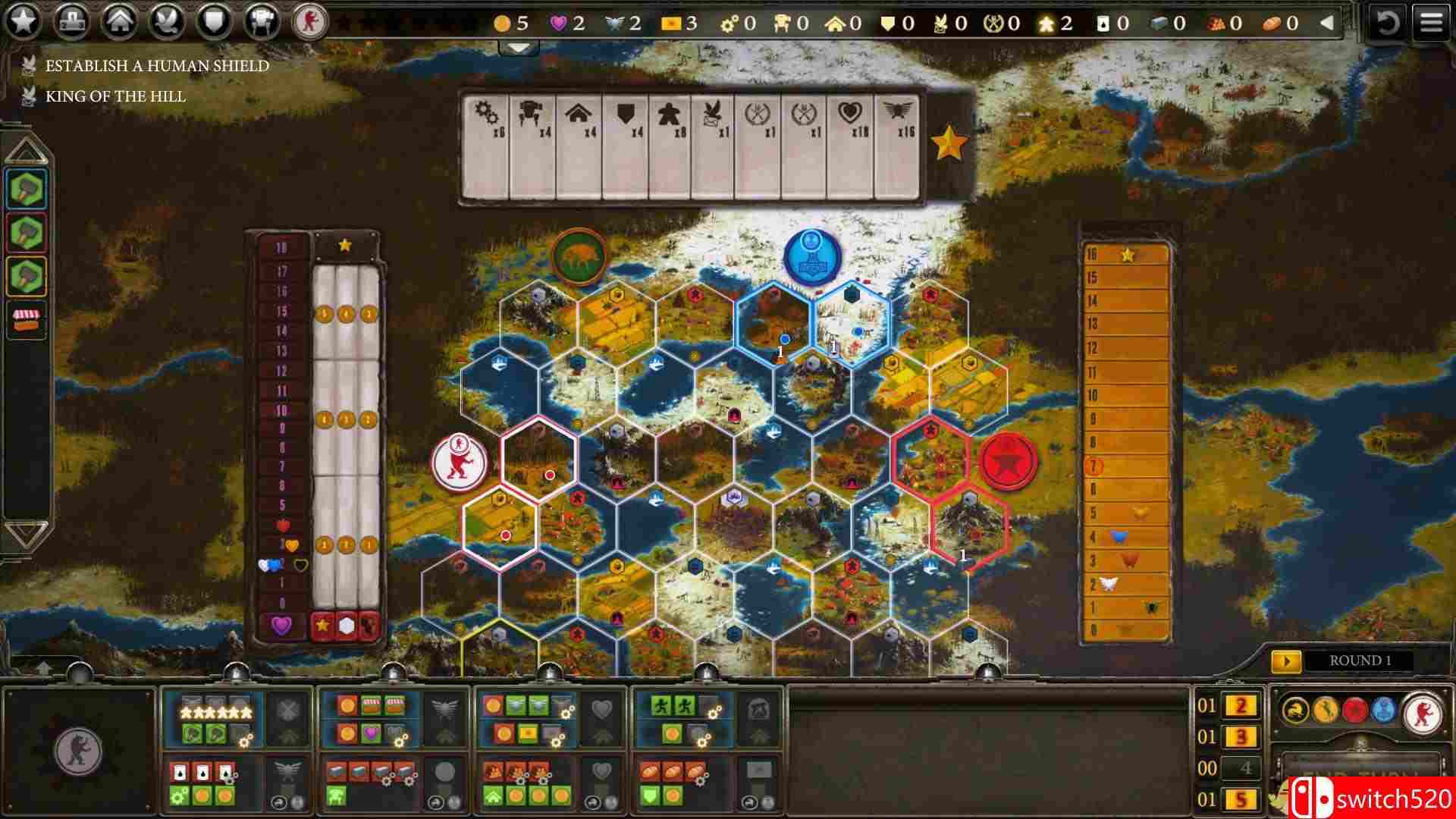Click the undo arrow at top right
This screenshot has width=1456, height=819.
pos(1389,23)
